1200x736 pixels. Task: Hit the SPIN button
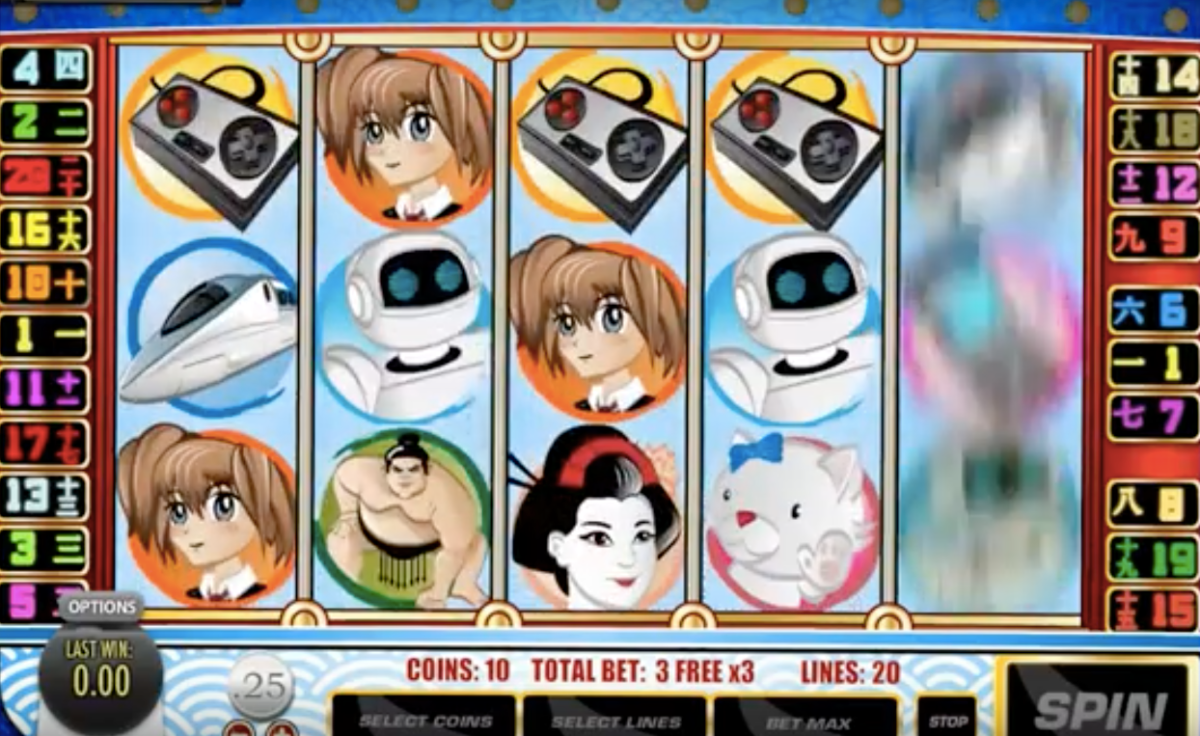1100,708
